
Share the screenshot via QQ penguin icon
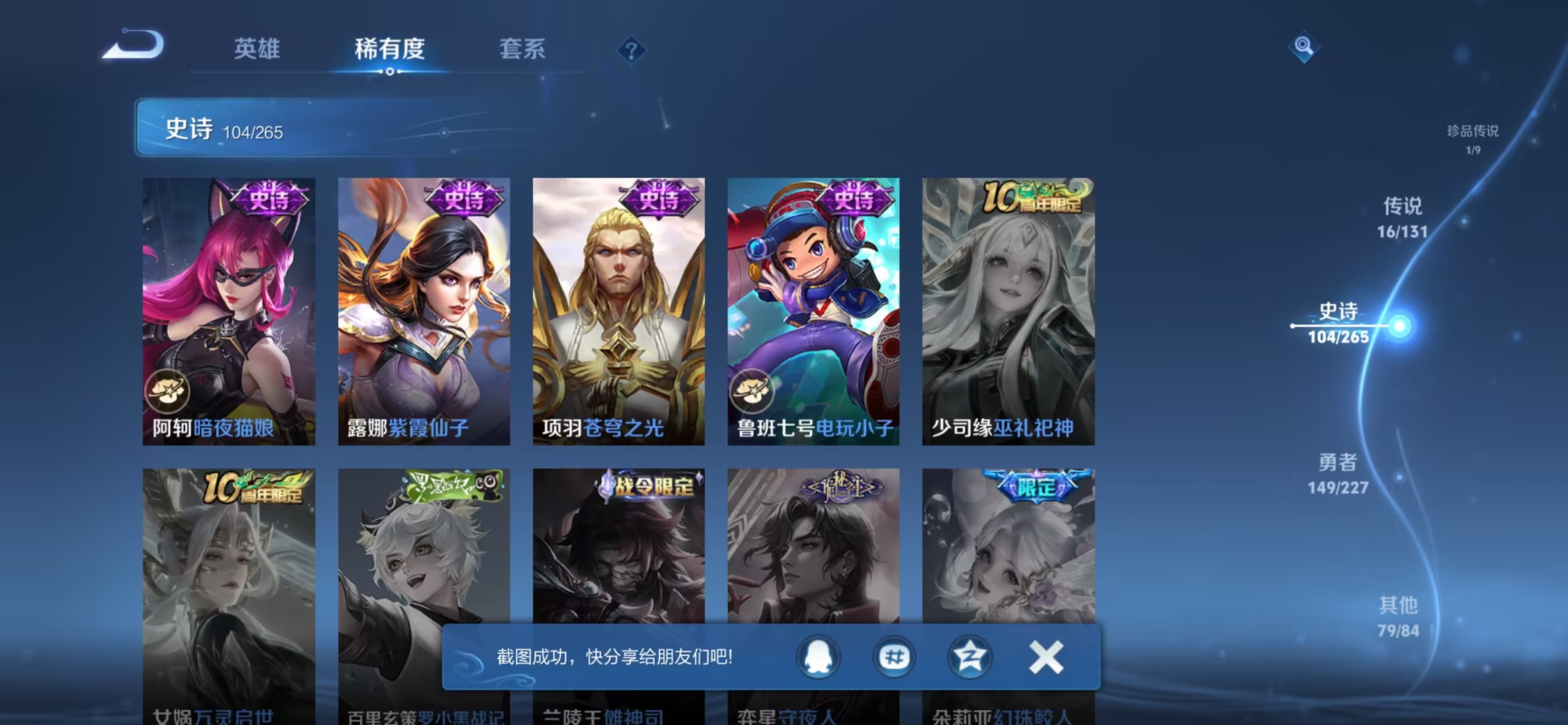[x=820, y=657]
